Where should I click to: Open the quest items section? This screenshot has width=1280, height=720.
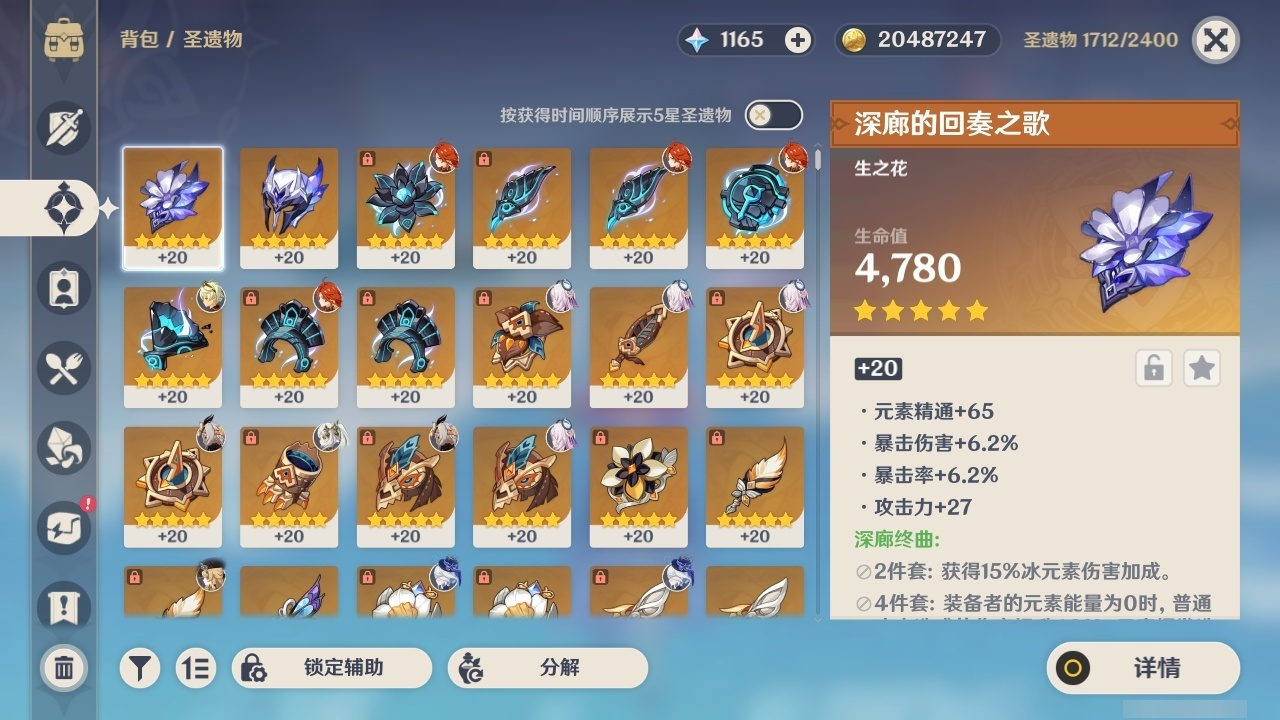[x=64, y=606]
